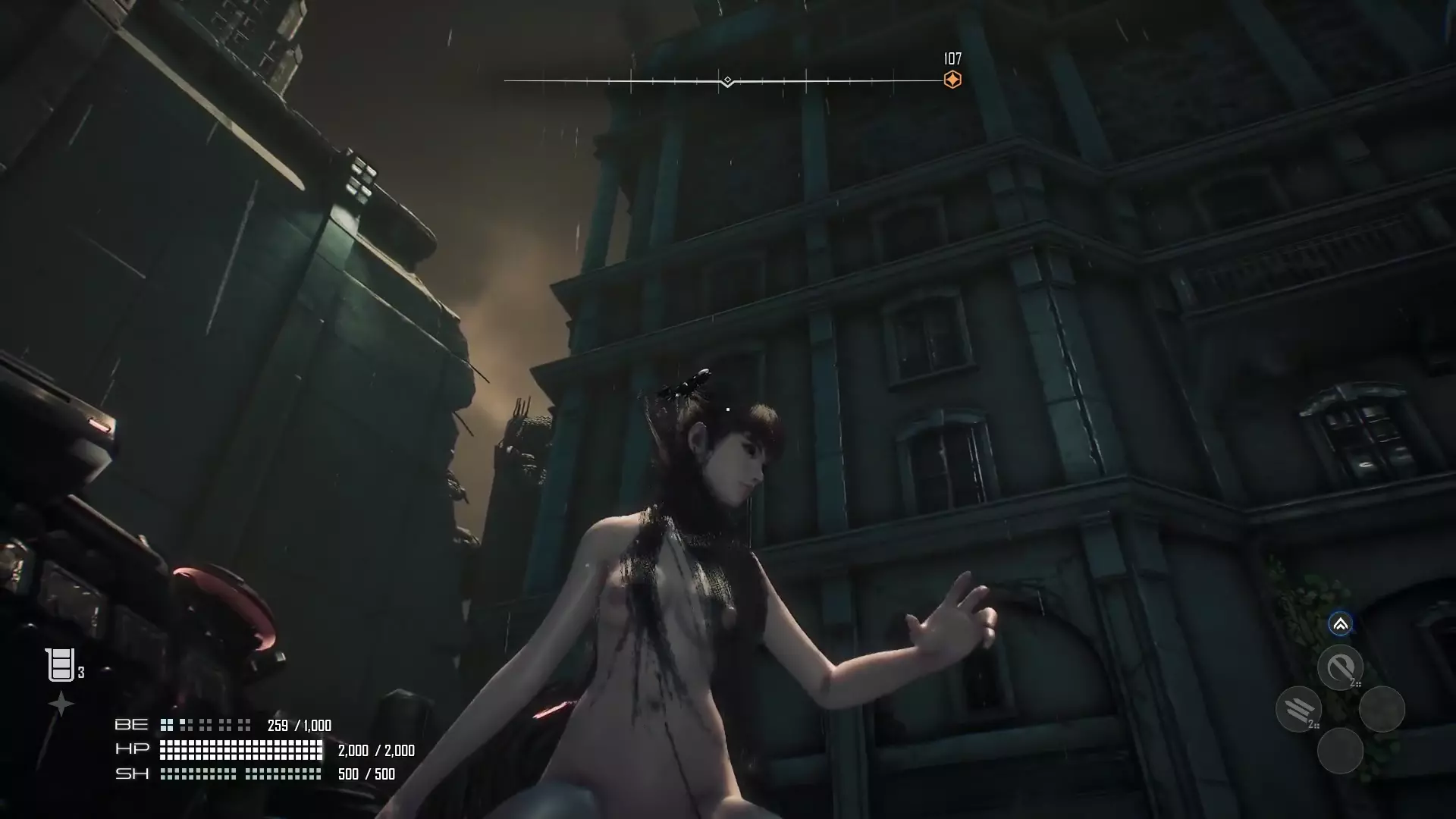Image resolution: width=1456 pixels, height=819 pixels.
Task: Use the healing beaker item icon
Action: tap(60, 665)
